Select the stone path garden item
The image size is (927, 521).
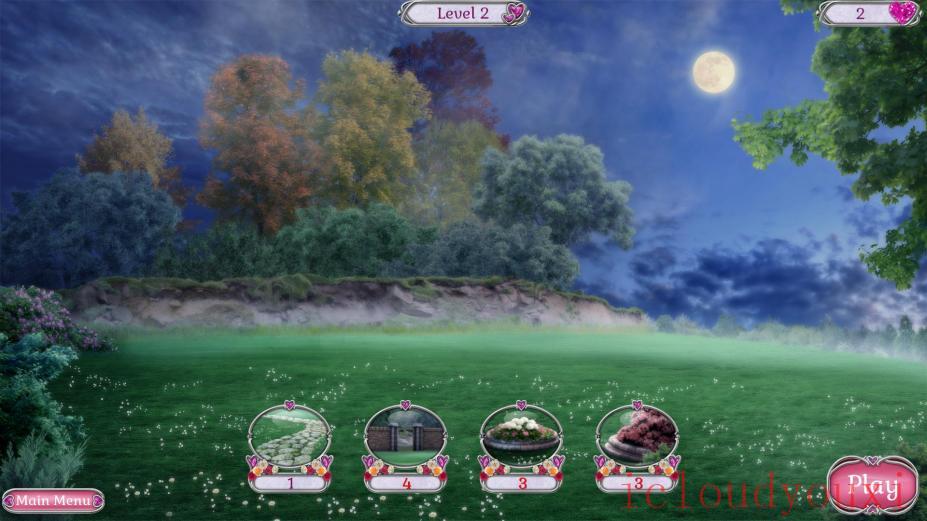[x=290, y=436]
